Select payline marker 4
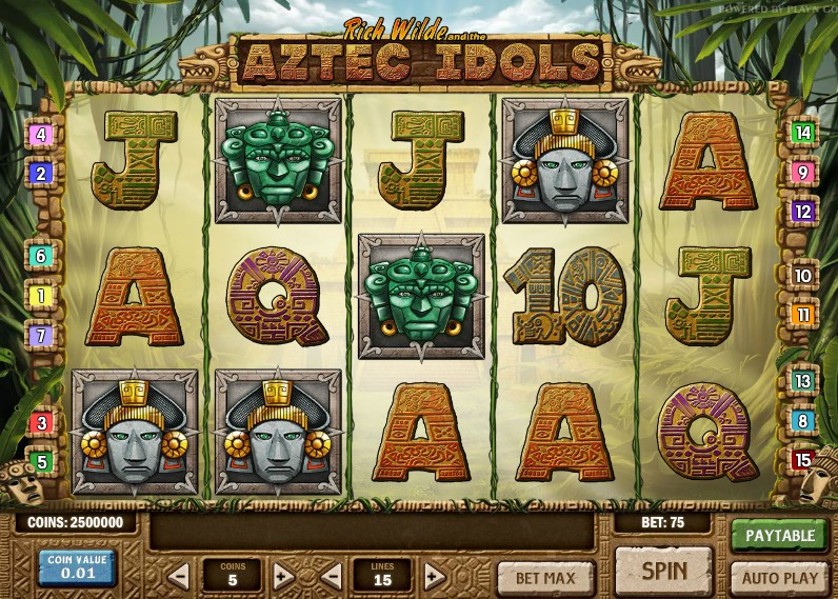This screenshot has width=838, height=599. click(41, 134)
